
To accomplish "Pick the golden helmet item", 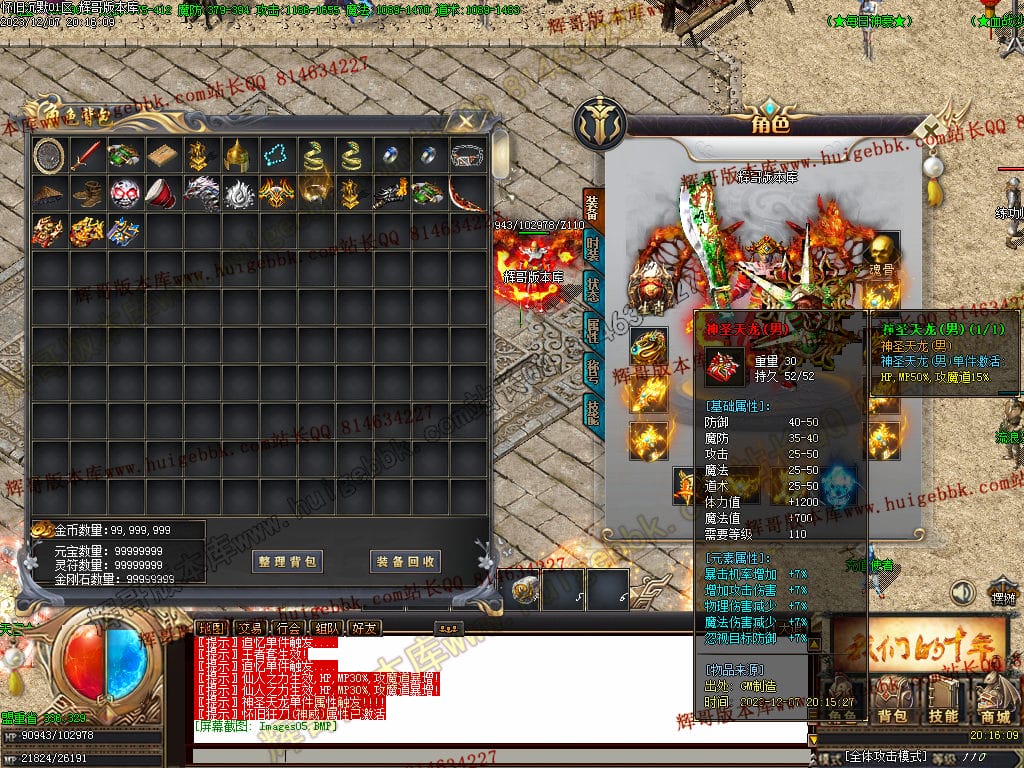I will pyautogui.click(x=236, y=155).
